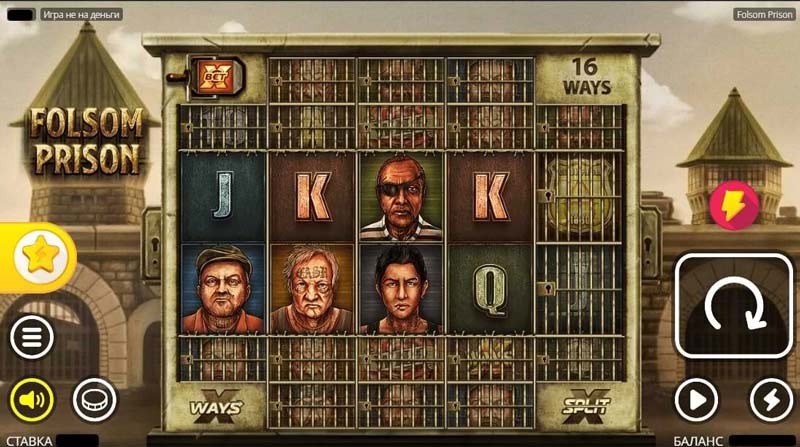Viewport: 800px width, 447px height.
Task: Start autoplay with the play triangle button
Action: pyautogui.click(x=696, y=400)
